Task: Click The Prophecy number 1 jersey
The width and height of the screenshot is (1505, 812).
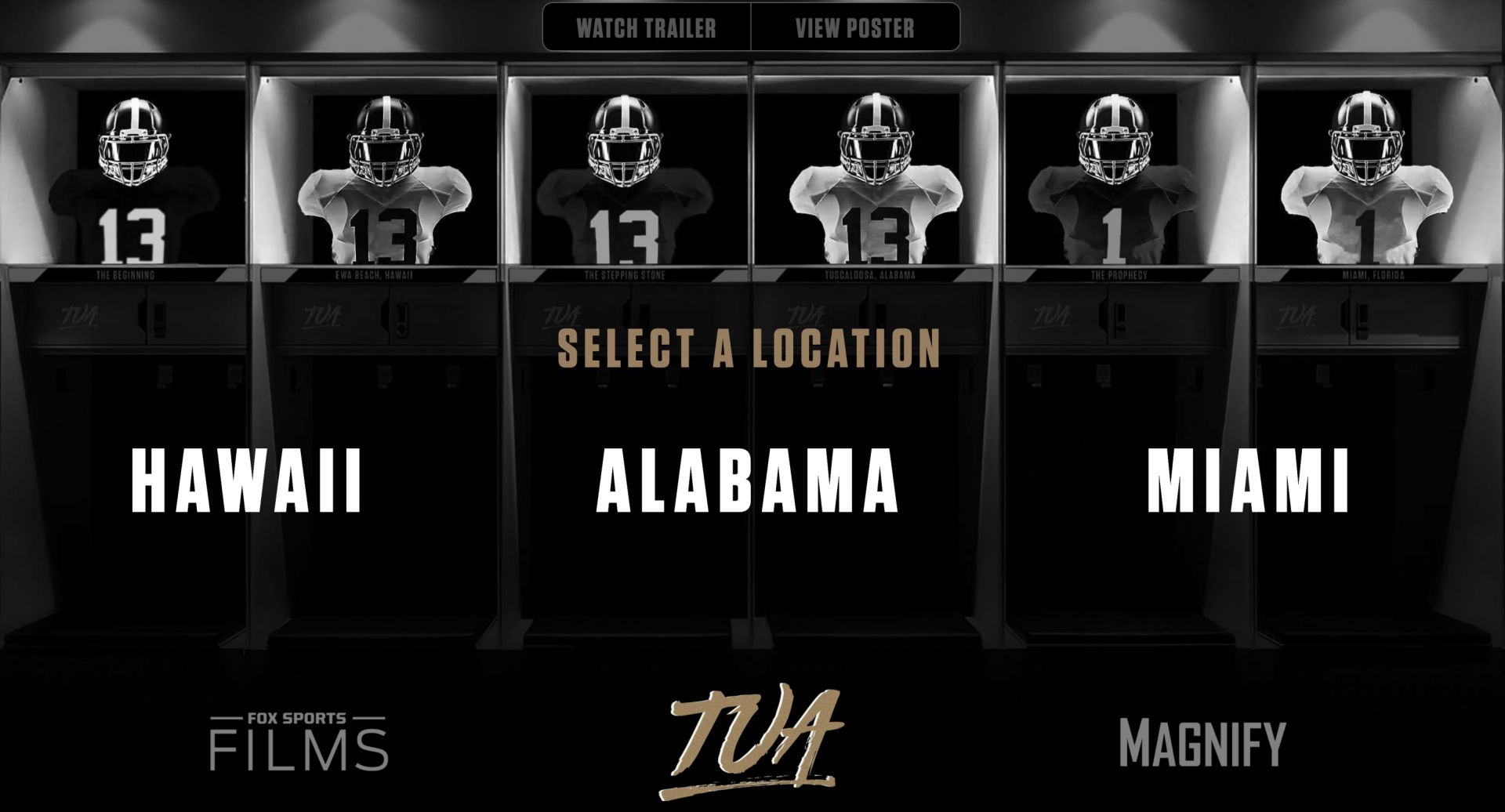Action: pos(1113,188)
